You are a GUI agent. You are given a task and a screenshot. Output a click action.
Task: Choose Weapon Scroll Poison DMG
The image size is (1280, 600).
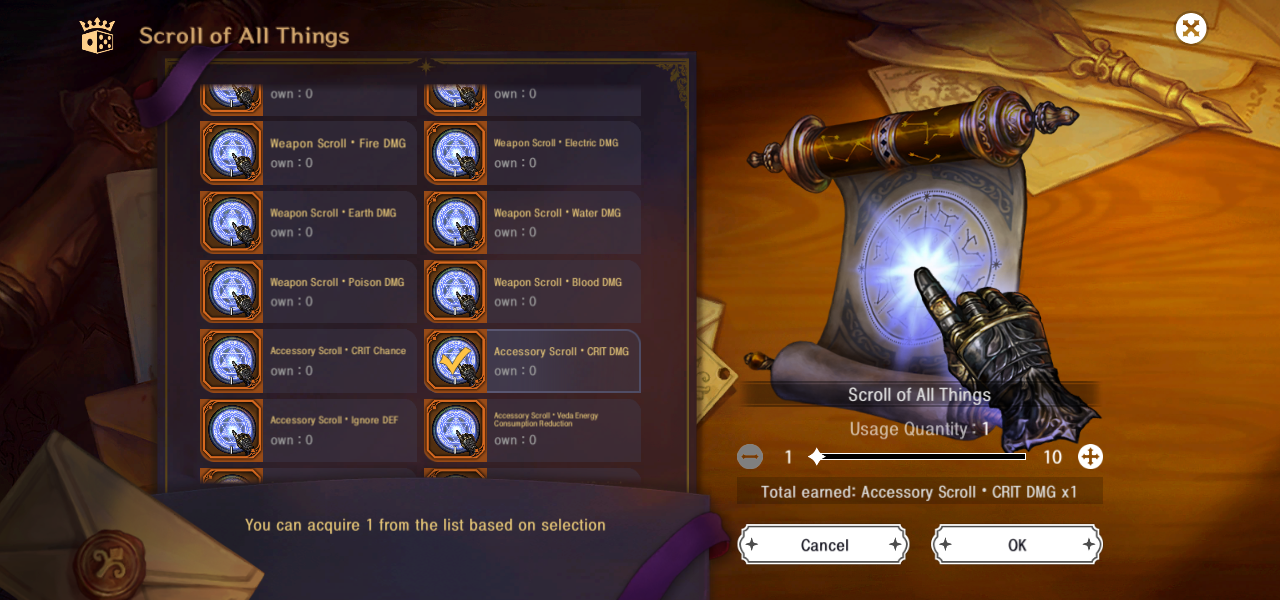[x=308, y=291]
